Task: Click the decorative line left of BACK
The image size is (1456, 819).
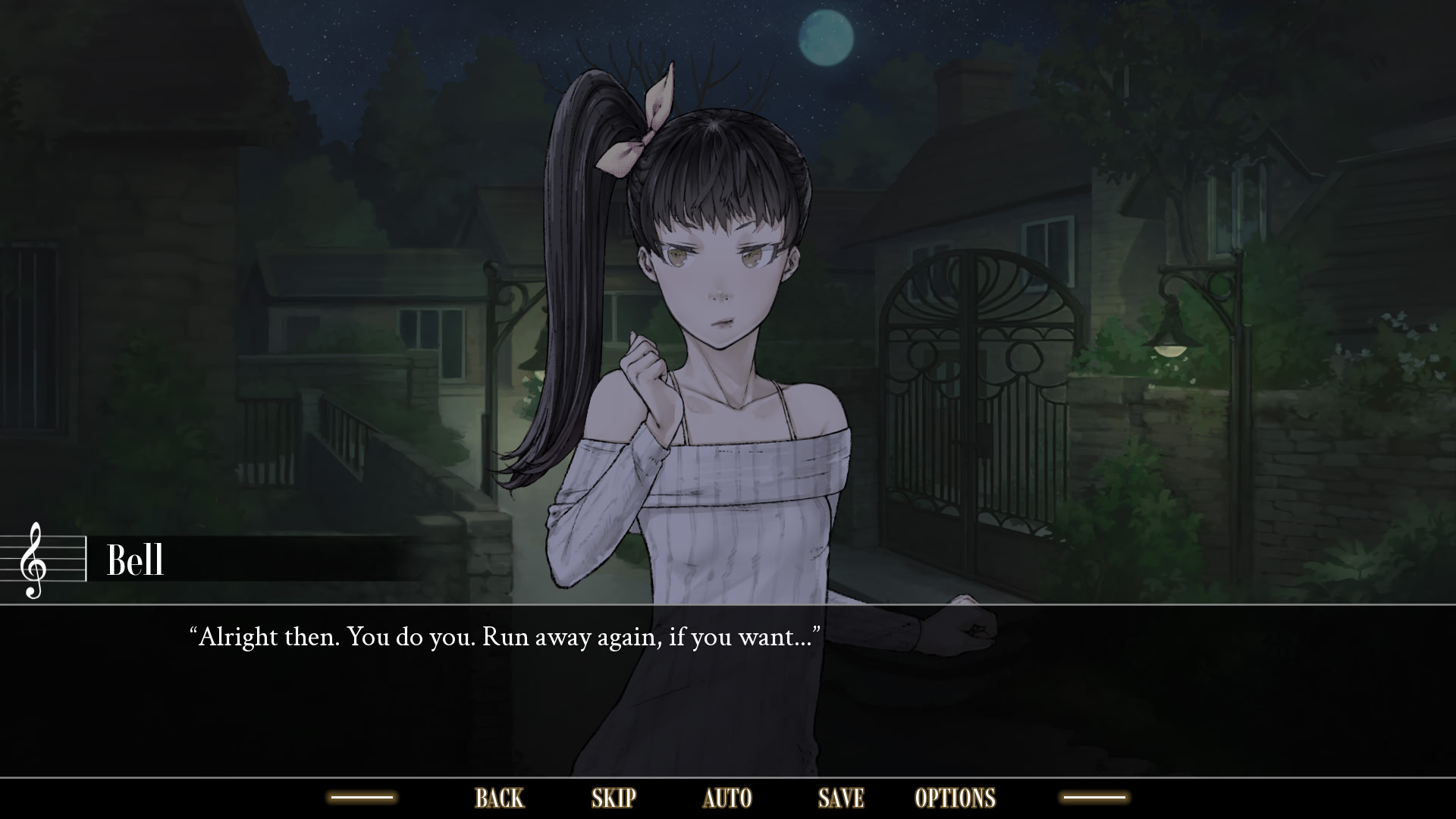Action: pyautogui.click(x=364, y=798)
